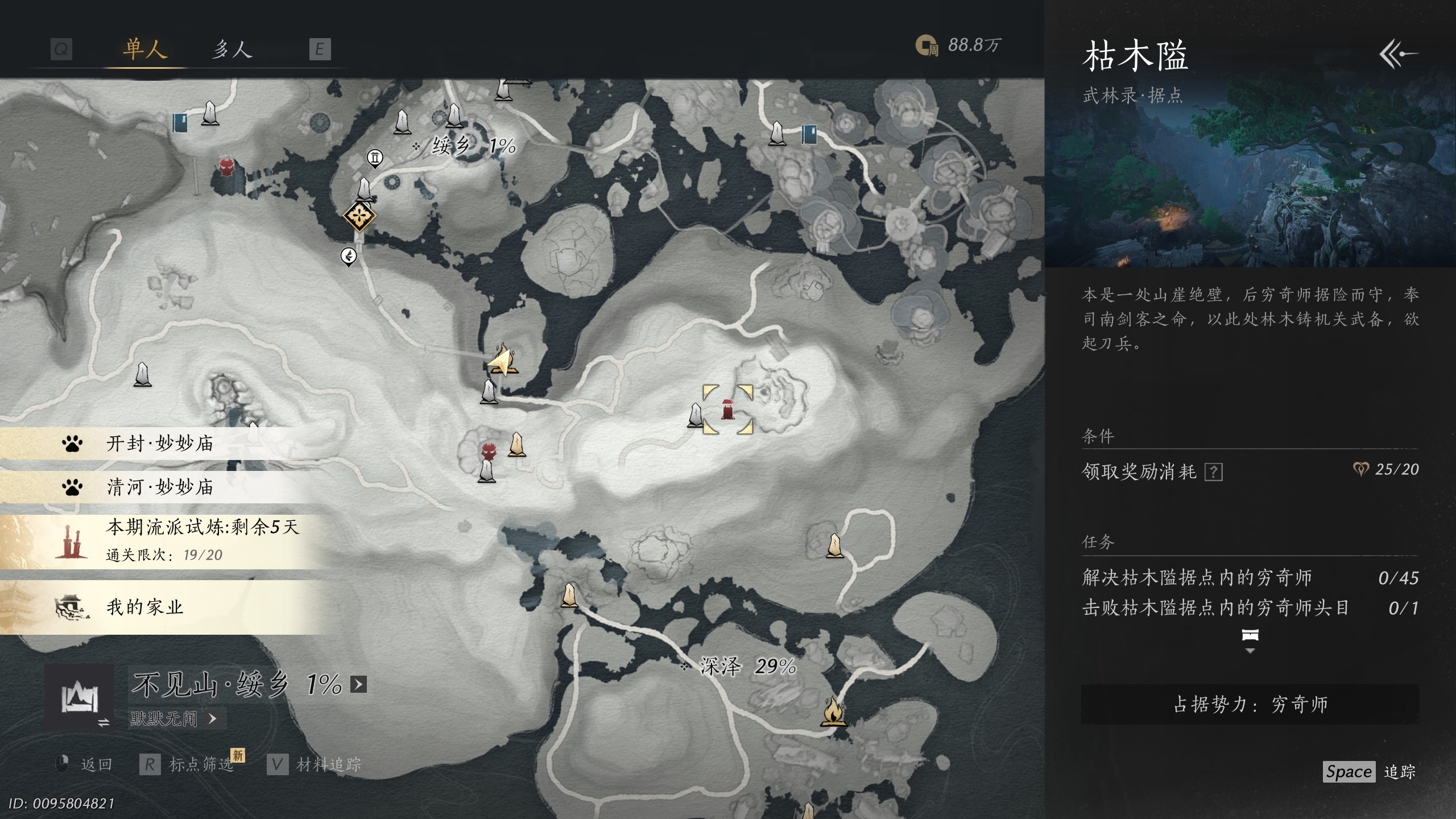
Task: Open the 默默无闻 reputation link
Action: pos(173,719)
